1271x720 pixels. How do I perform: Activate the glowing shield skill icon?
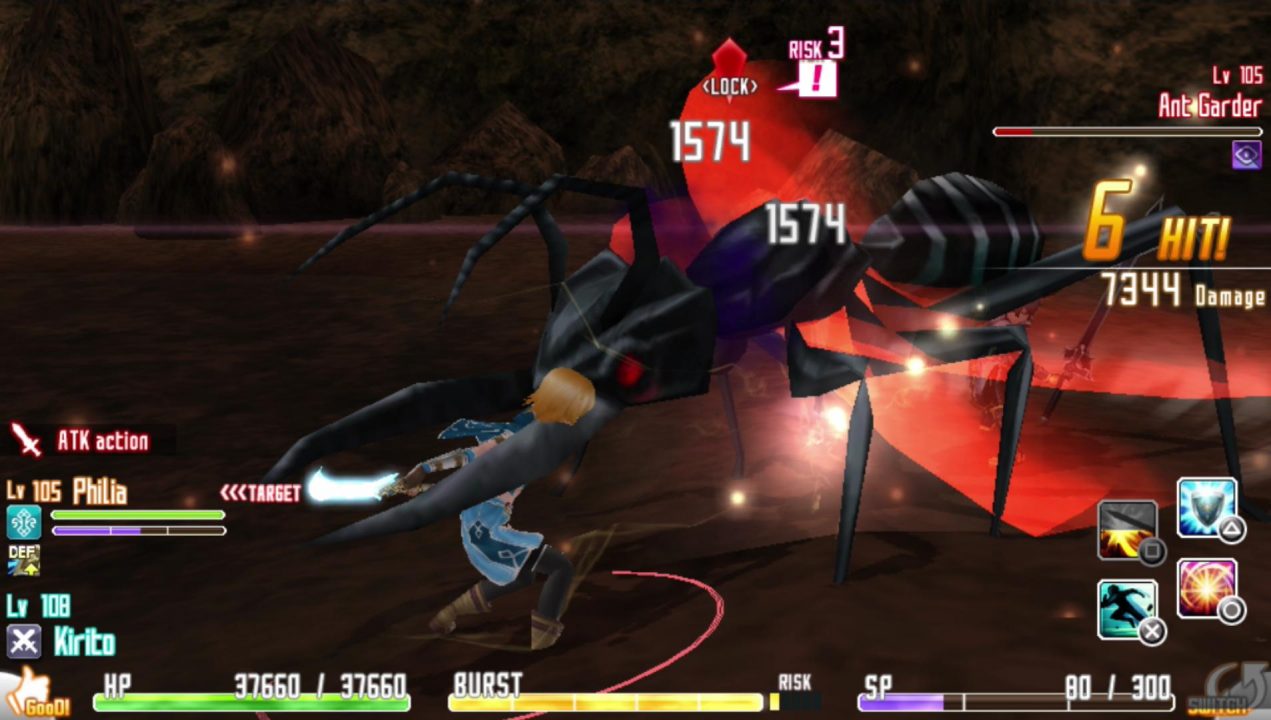point(1206,507)
